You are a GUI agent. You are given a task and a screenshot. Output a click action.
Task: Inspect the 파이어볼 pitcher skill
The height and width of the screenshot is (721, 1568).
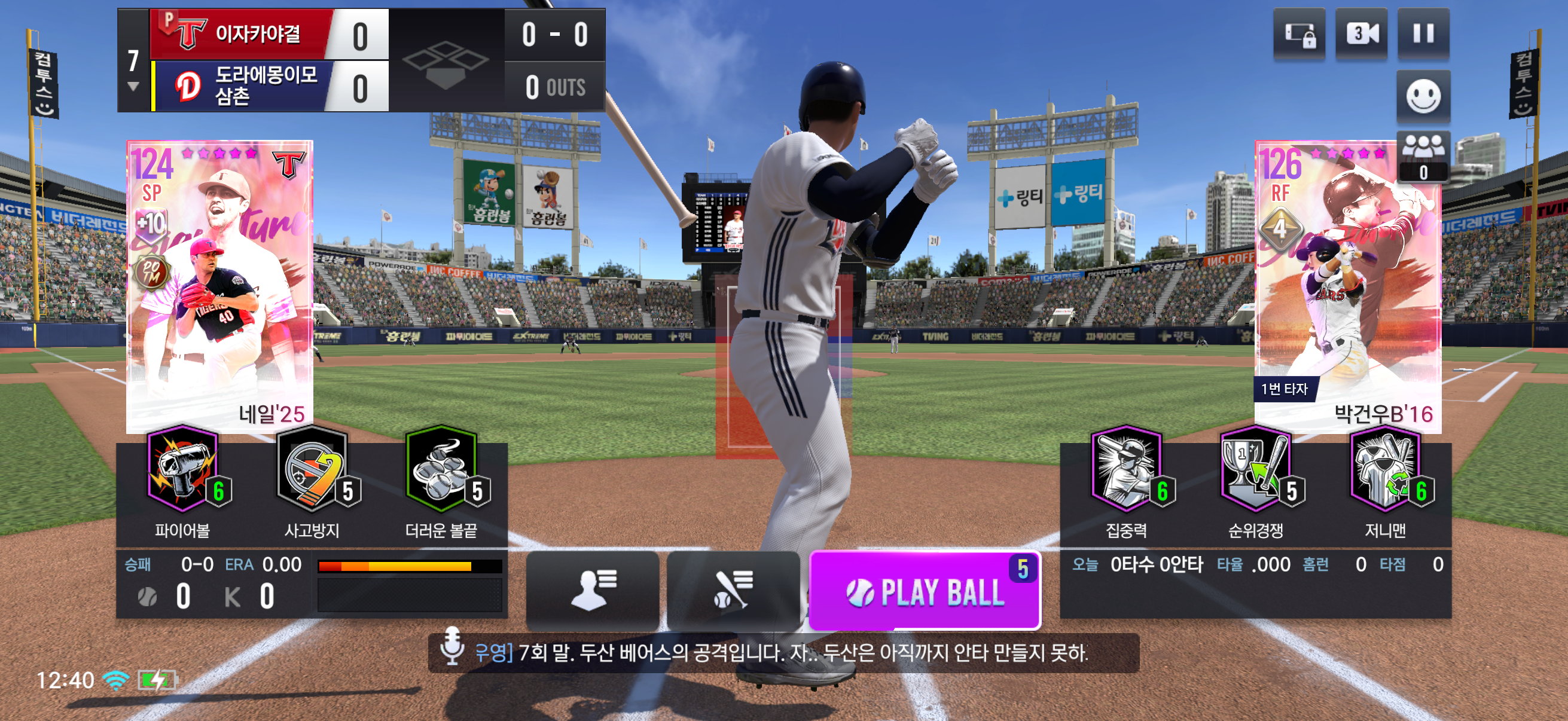point(182,471)
